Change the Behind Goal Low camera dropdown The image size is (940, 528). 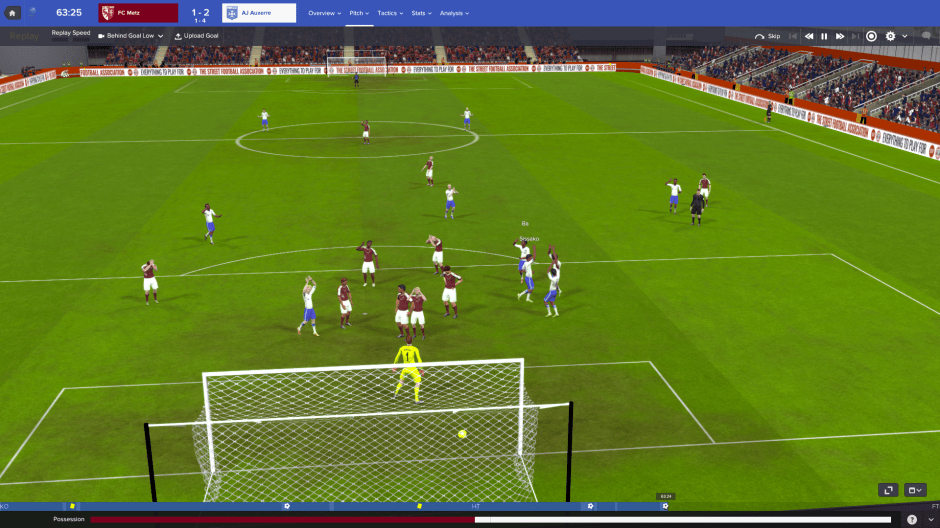point(131,36)
